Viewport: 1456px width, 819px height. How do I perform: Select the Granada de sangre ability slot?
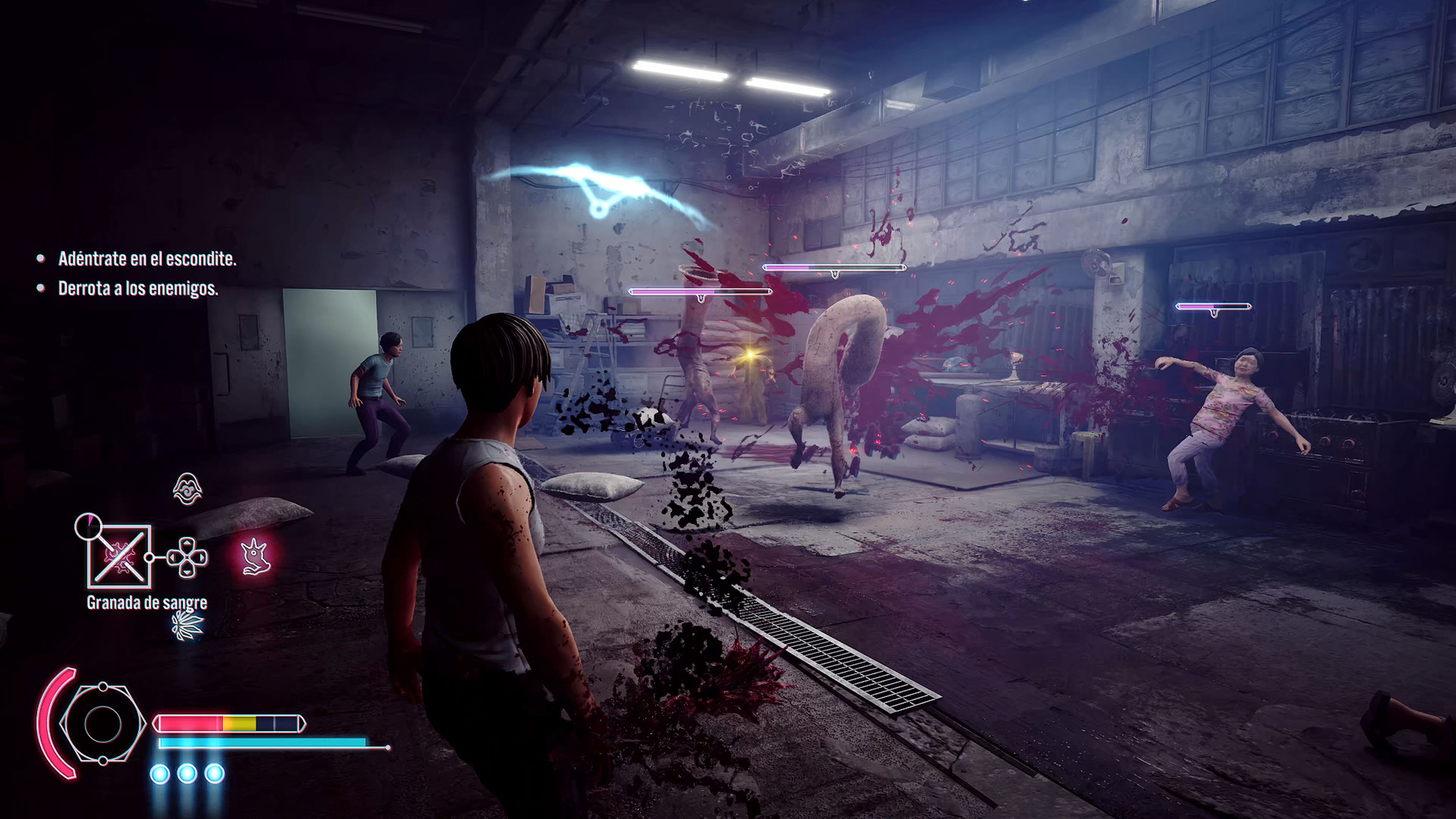119,557
